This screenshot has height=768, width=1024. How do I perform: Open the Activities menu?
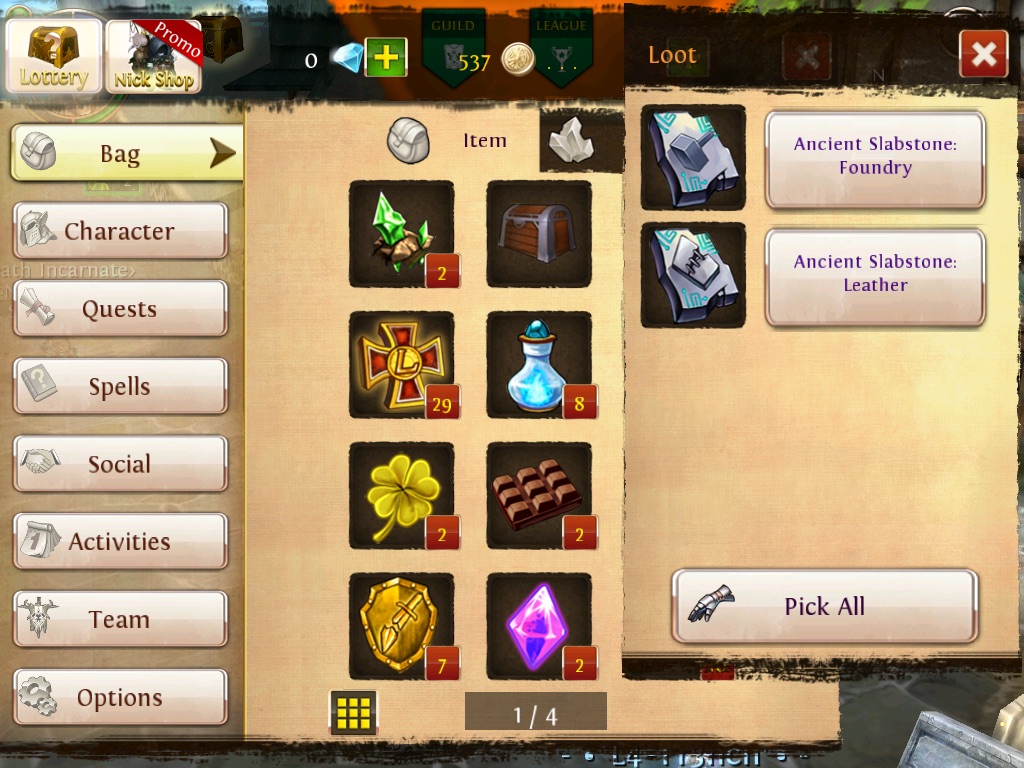120,542
